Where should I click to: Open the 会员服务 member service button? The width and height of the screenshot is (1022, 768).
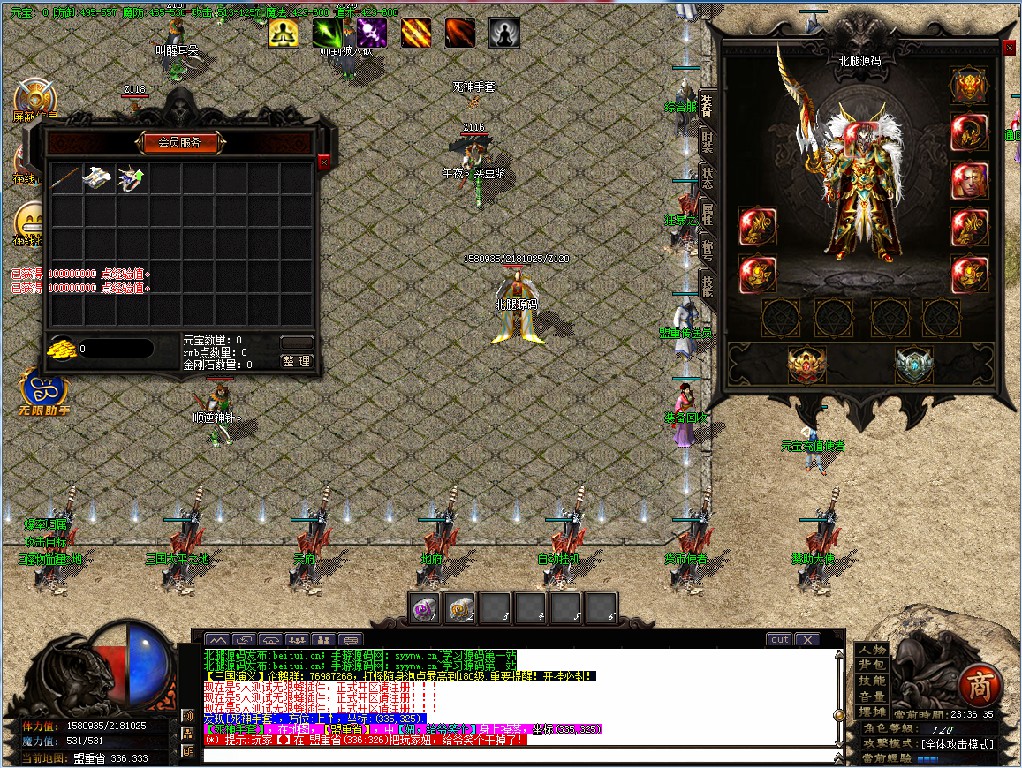pos(180,143)
